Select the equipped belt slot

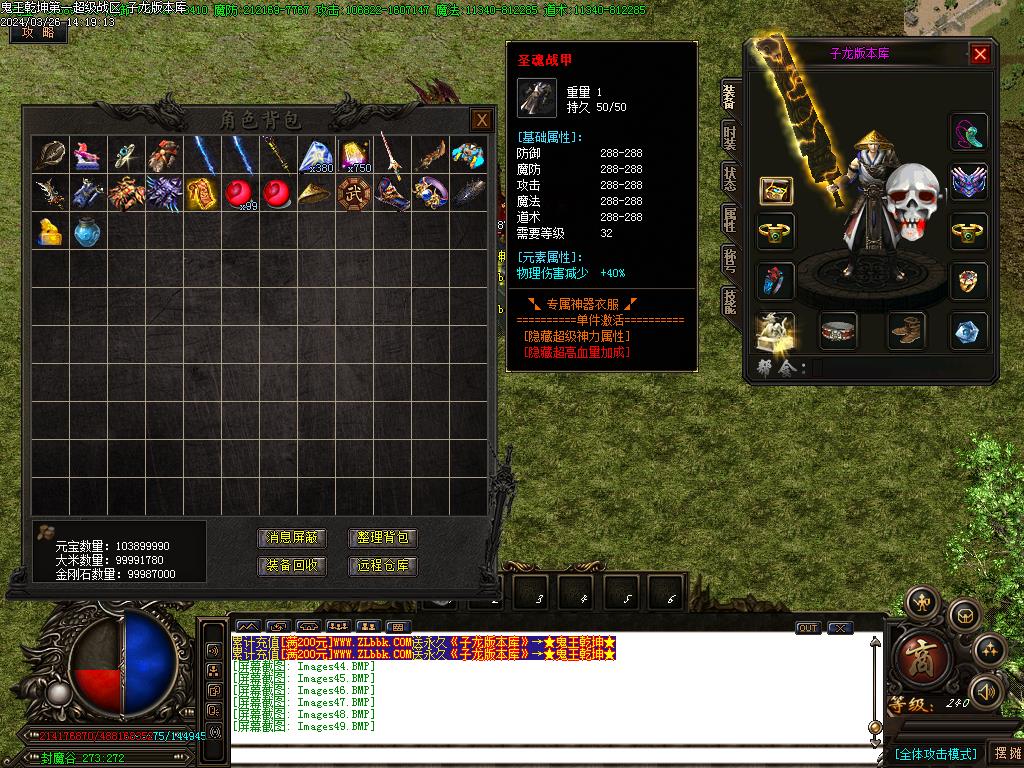point(838,331)
